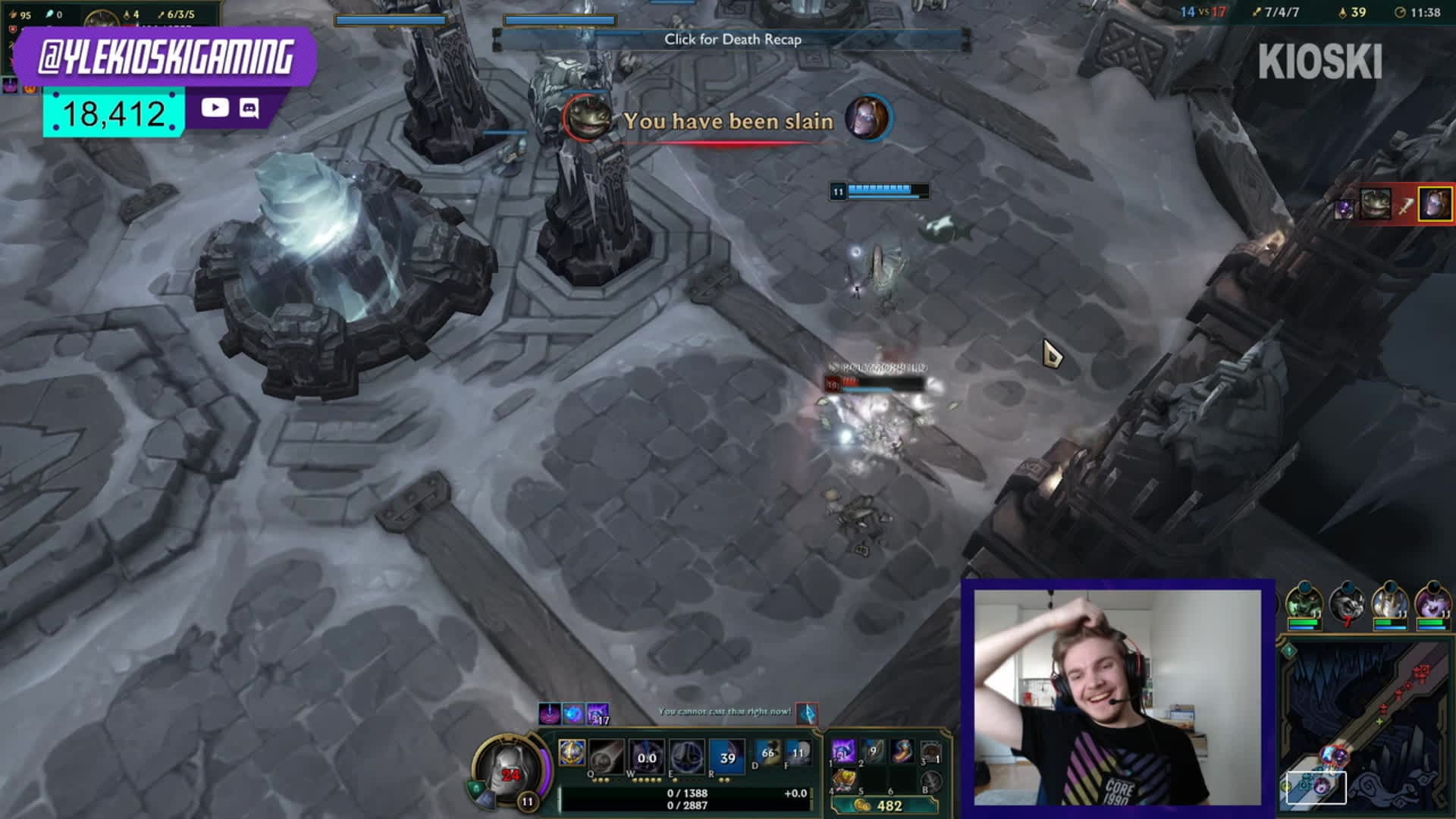Open the YouTube icon in stream overlay
Viewport: 1456px width, 819px height.
tap(215, 108)
